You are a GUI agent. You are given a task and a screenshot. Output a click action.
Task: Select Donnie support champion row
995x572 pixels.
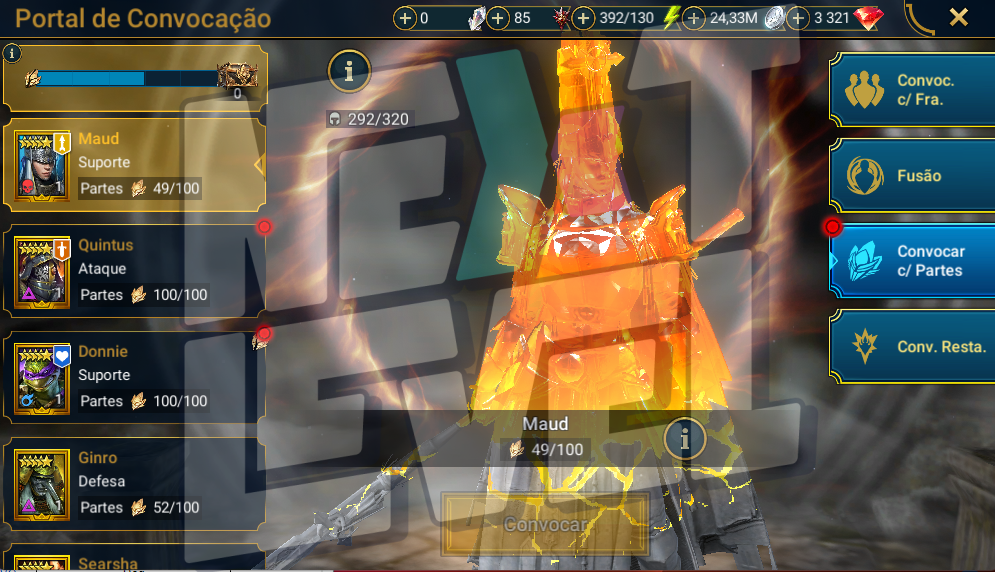[135, 376]
